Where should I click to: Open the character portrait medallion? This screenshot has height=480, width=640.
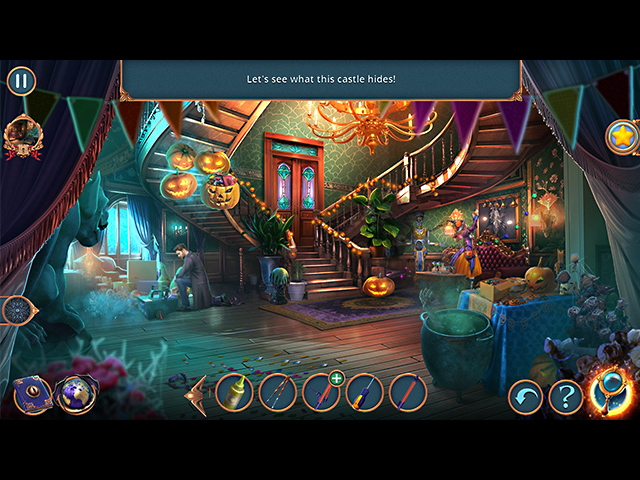[19, 133]
